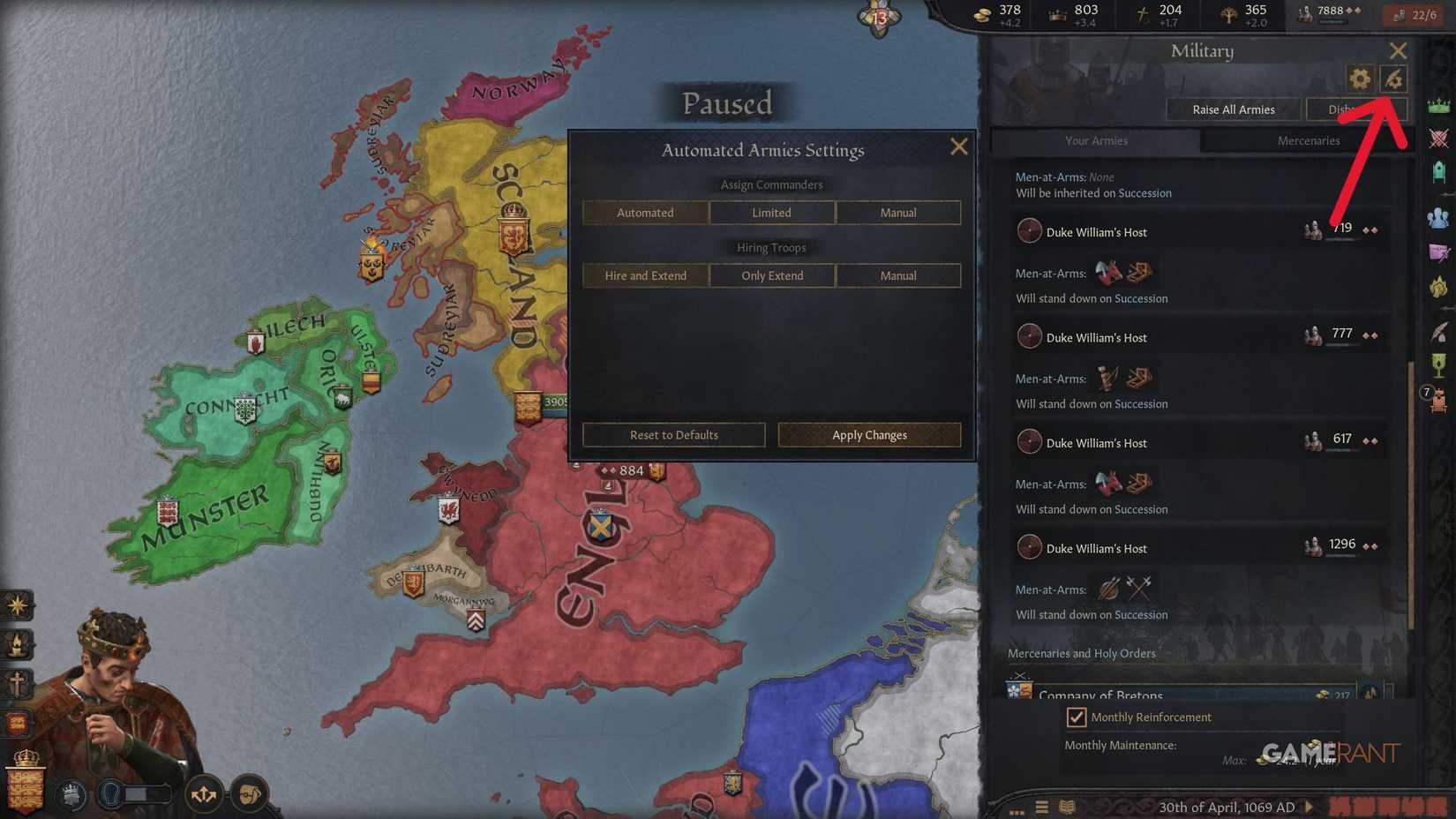Open the Your Armies tab
Viewport: 1456px width, 819px height.
[x=1096, y=140]
